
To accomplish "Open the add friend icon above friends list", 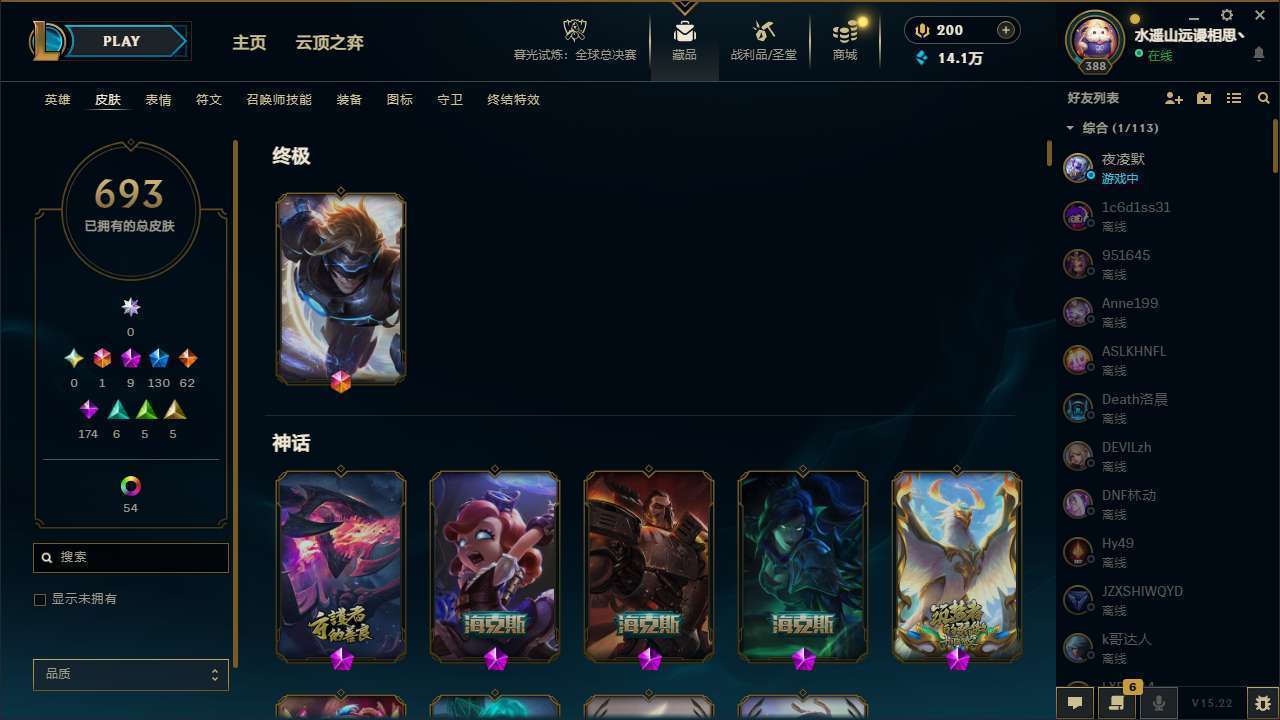I will click(x=1174, y=97).
